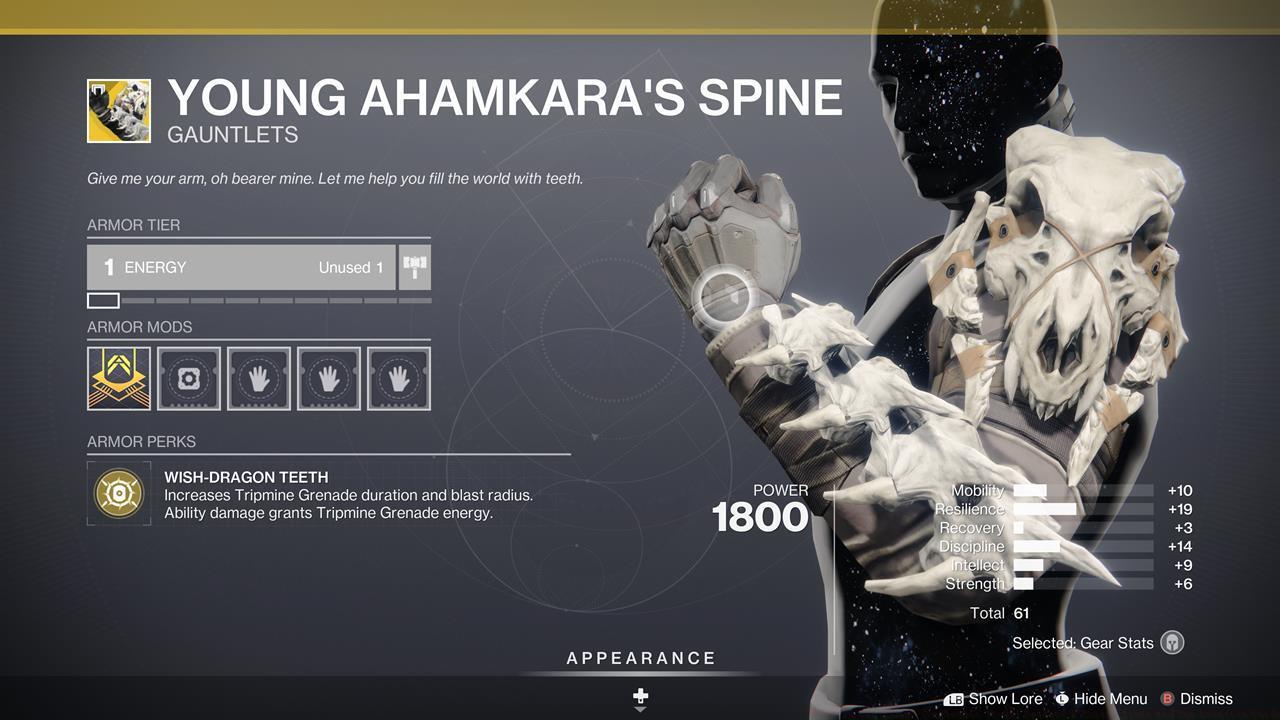Open the first general armor mod socket
The width and height of the screenshot is (1280, 720).
pyautogui.click(x=189, y=378)
